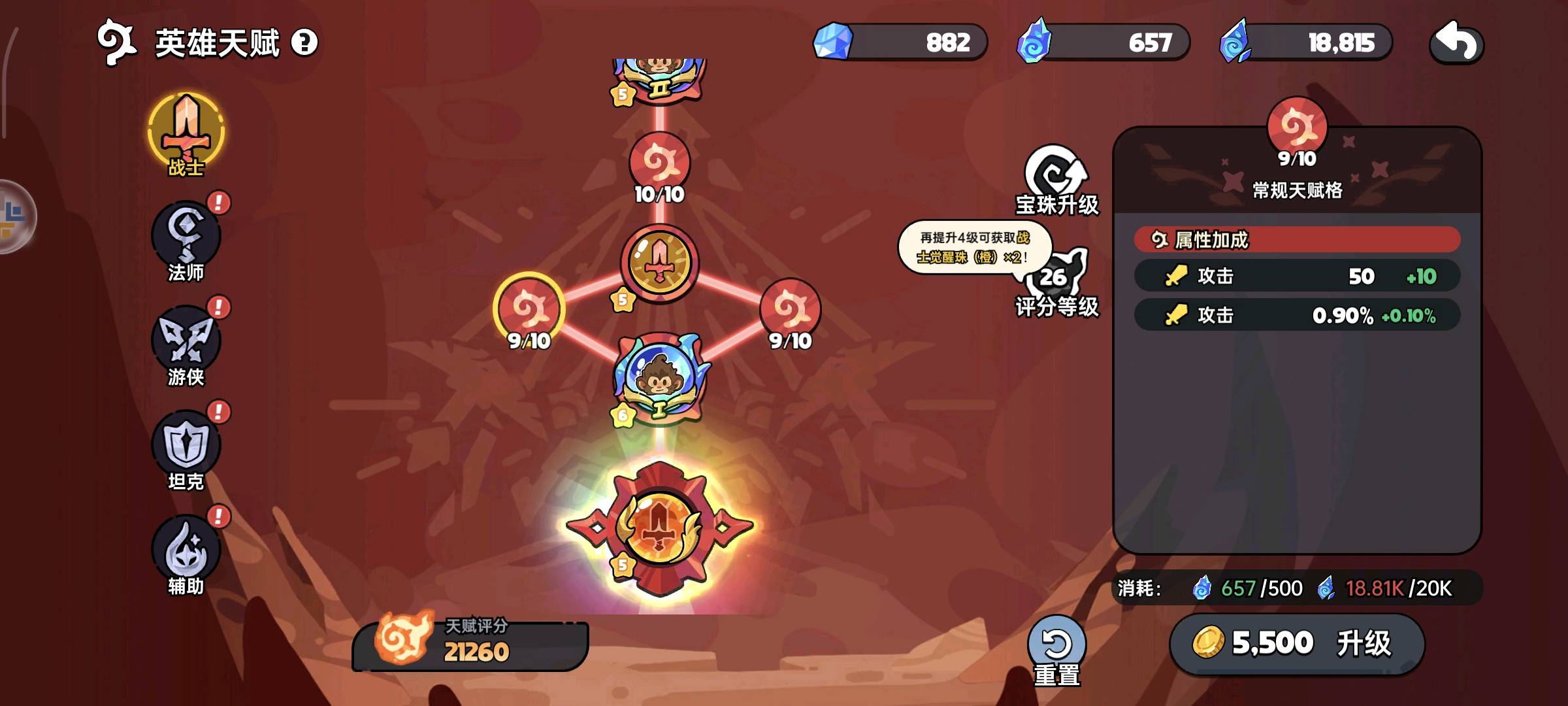The width and height of the screenshot is (1568, 706).
Task: Open the 英雄天赋 help question mark
Action: tap(304, 43)
